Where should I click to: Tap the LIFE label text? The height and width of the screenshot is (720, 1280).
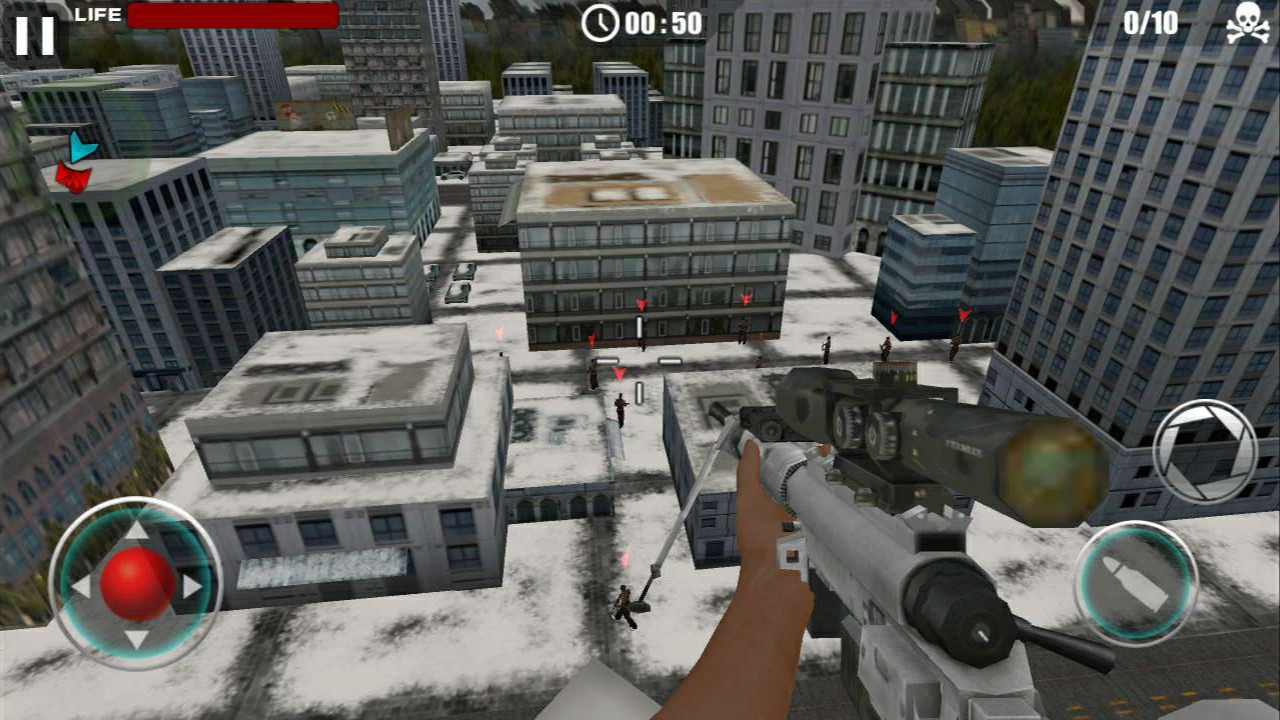[x=95, y=14]
